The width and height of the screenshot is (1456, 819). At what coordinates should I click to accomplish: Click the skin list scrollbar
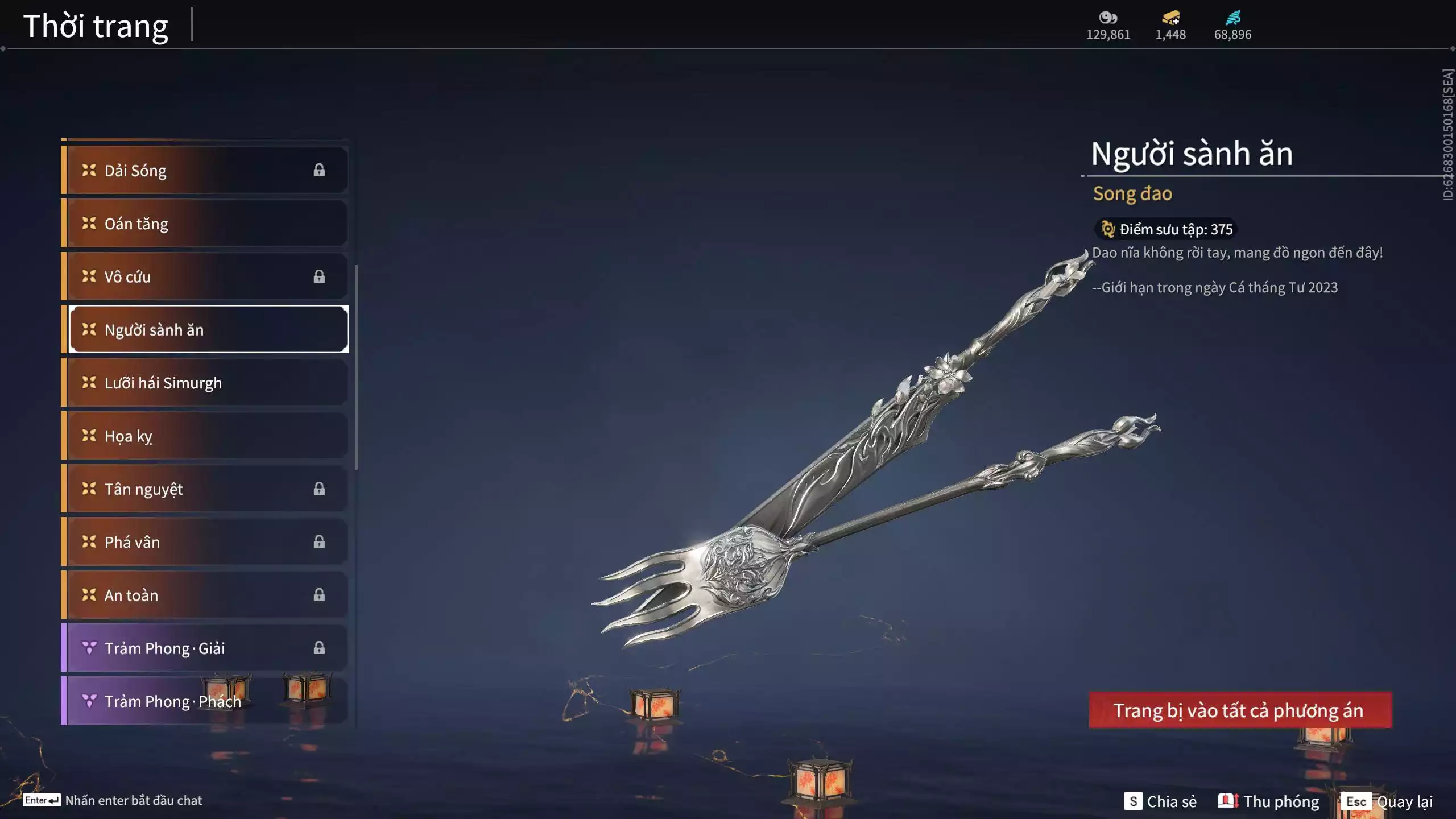coord(357,367)
